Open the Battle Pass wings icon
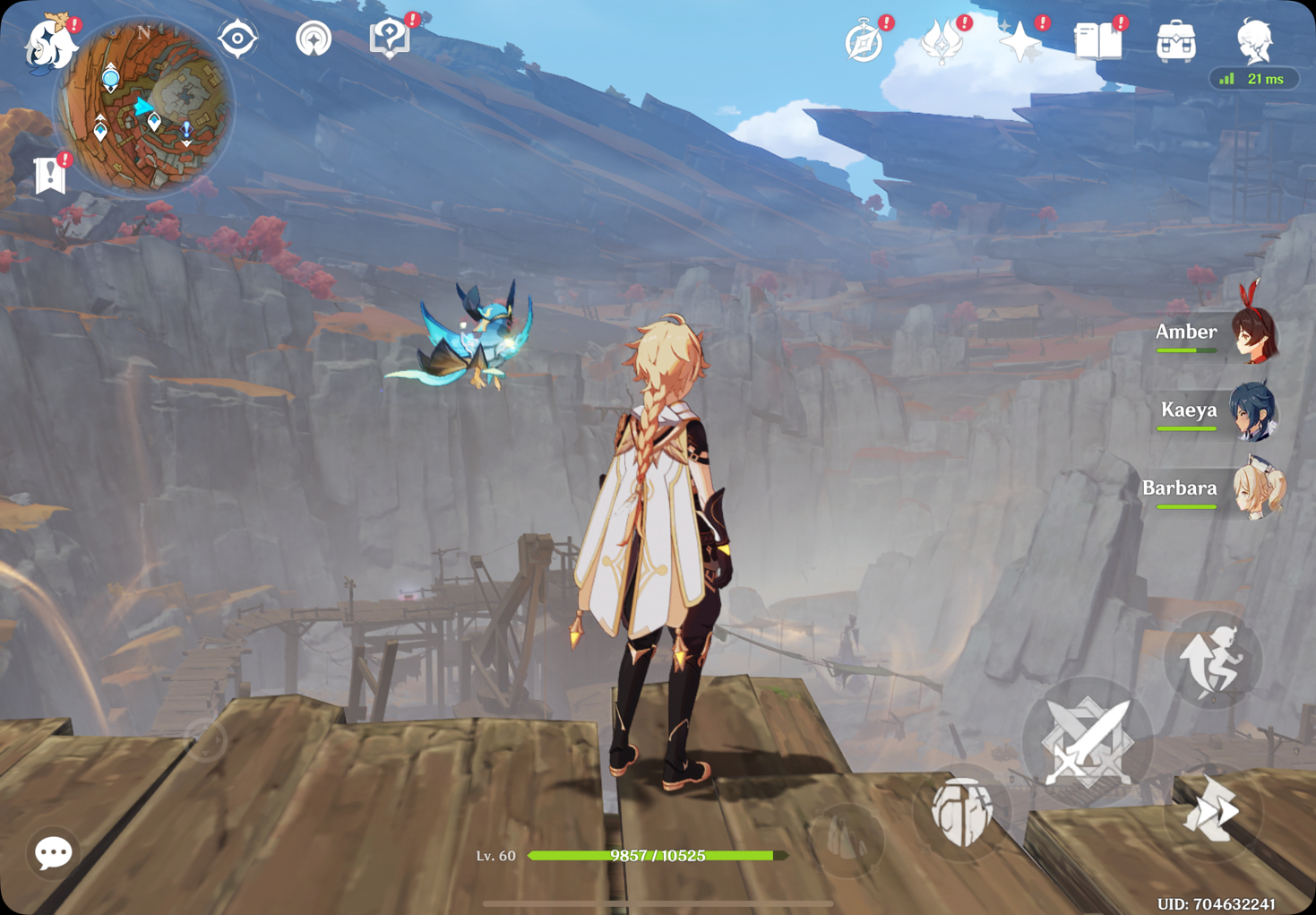Viewport: 1316px width, 915px height. pyautogui.click(x=942, y=42)
